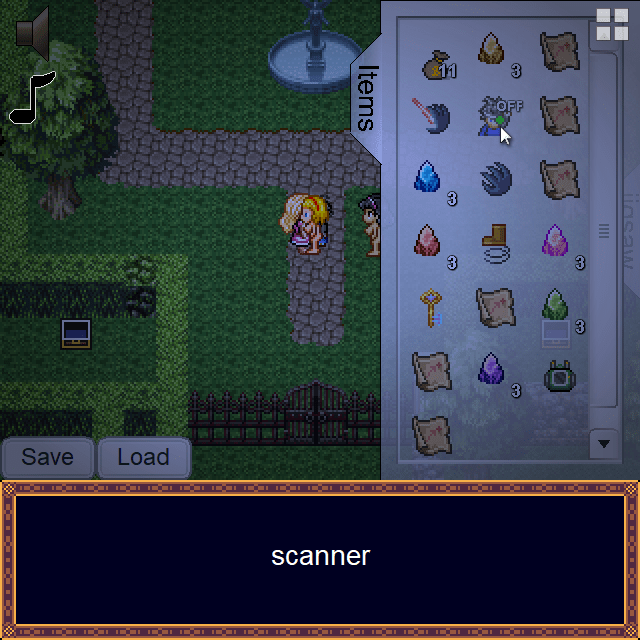Select the green crystal item
Image resolution: width=640 pixels, height=640 pixels.
click(x=556, y=306)
